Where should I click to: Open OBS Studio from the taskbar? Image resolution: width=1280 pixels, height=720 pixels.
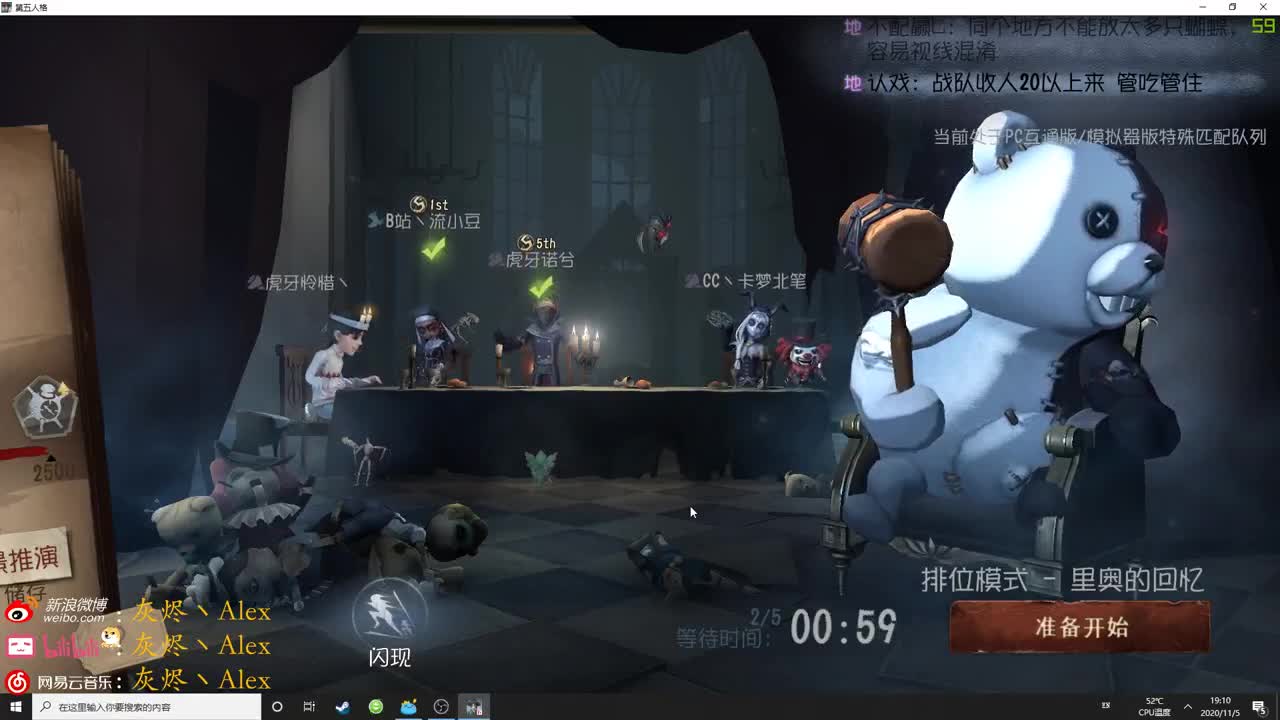(x=439, y=706)
